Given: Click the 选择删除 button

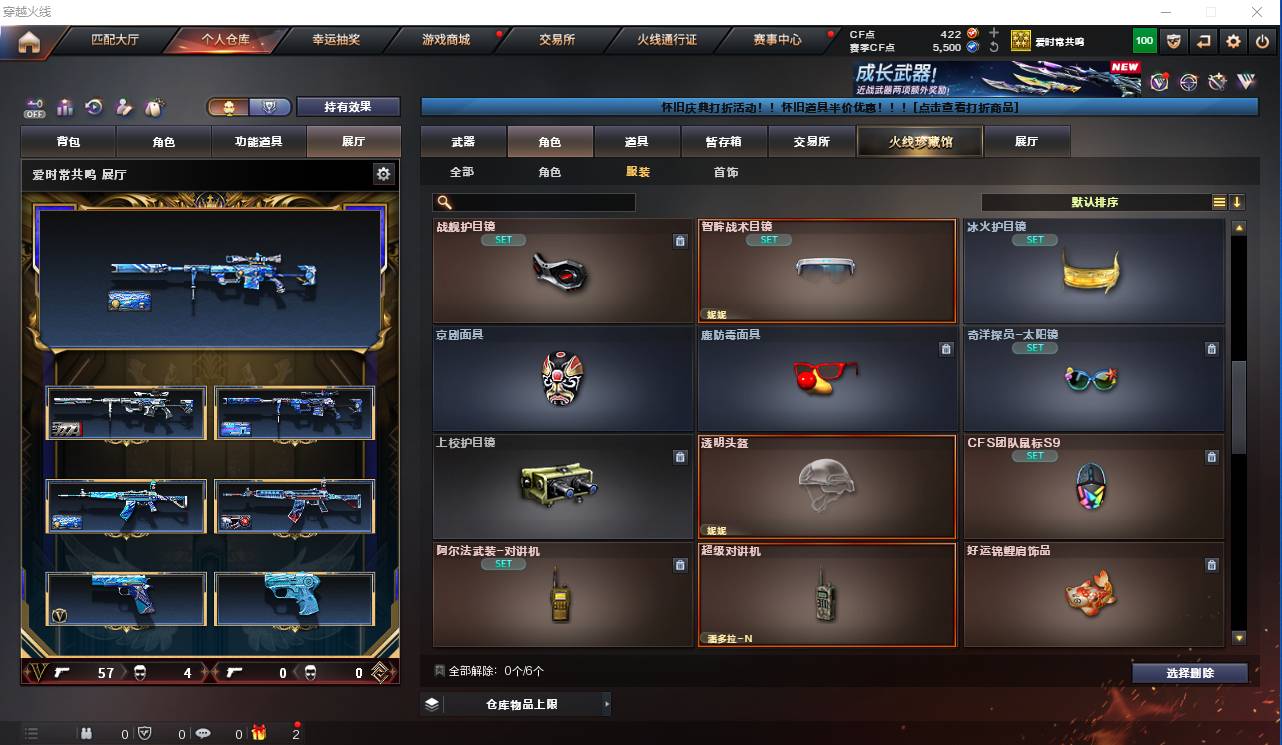Looking at the screenshot, I should coord(1190,673).
